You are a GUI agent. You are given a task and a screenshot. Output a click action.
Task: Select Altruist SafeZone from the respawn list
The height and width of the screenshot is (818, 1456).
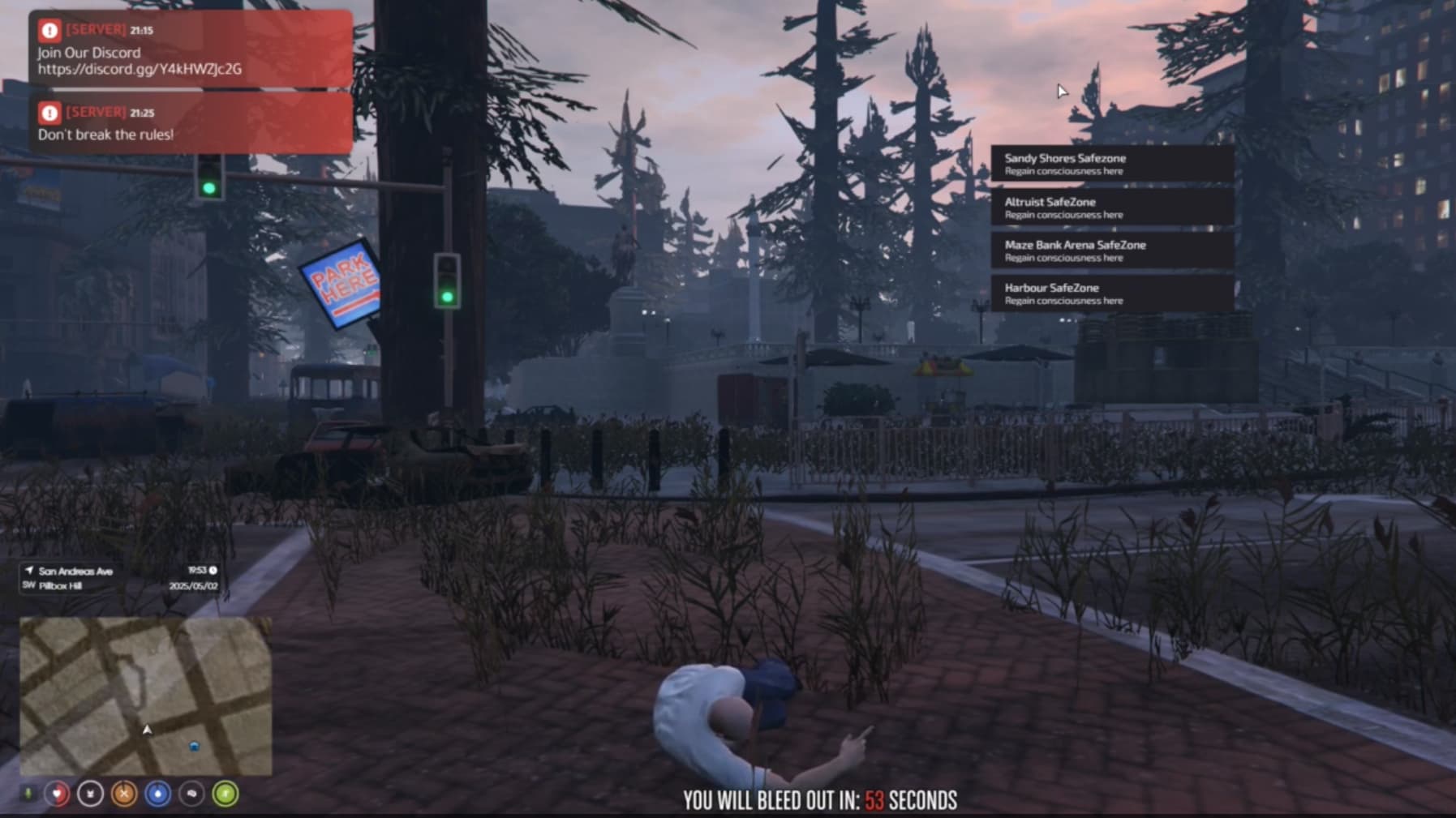tap(1111, 207)
